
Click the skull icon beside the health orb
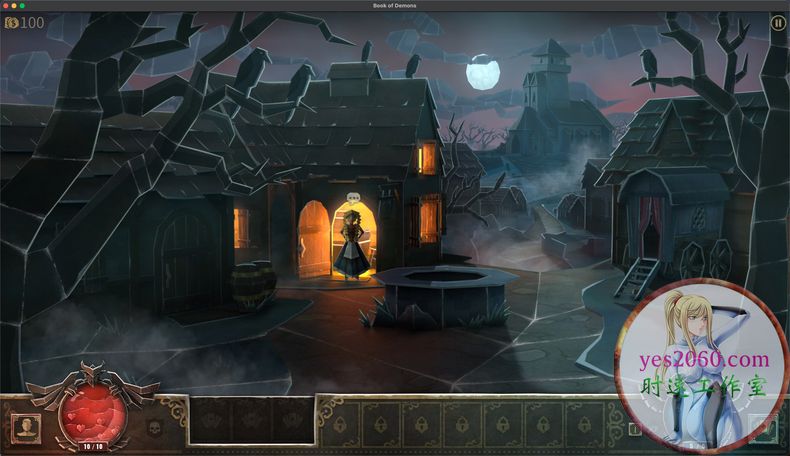point(155,428)
